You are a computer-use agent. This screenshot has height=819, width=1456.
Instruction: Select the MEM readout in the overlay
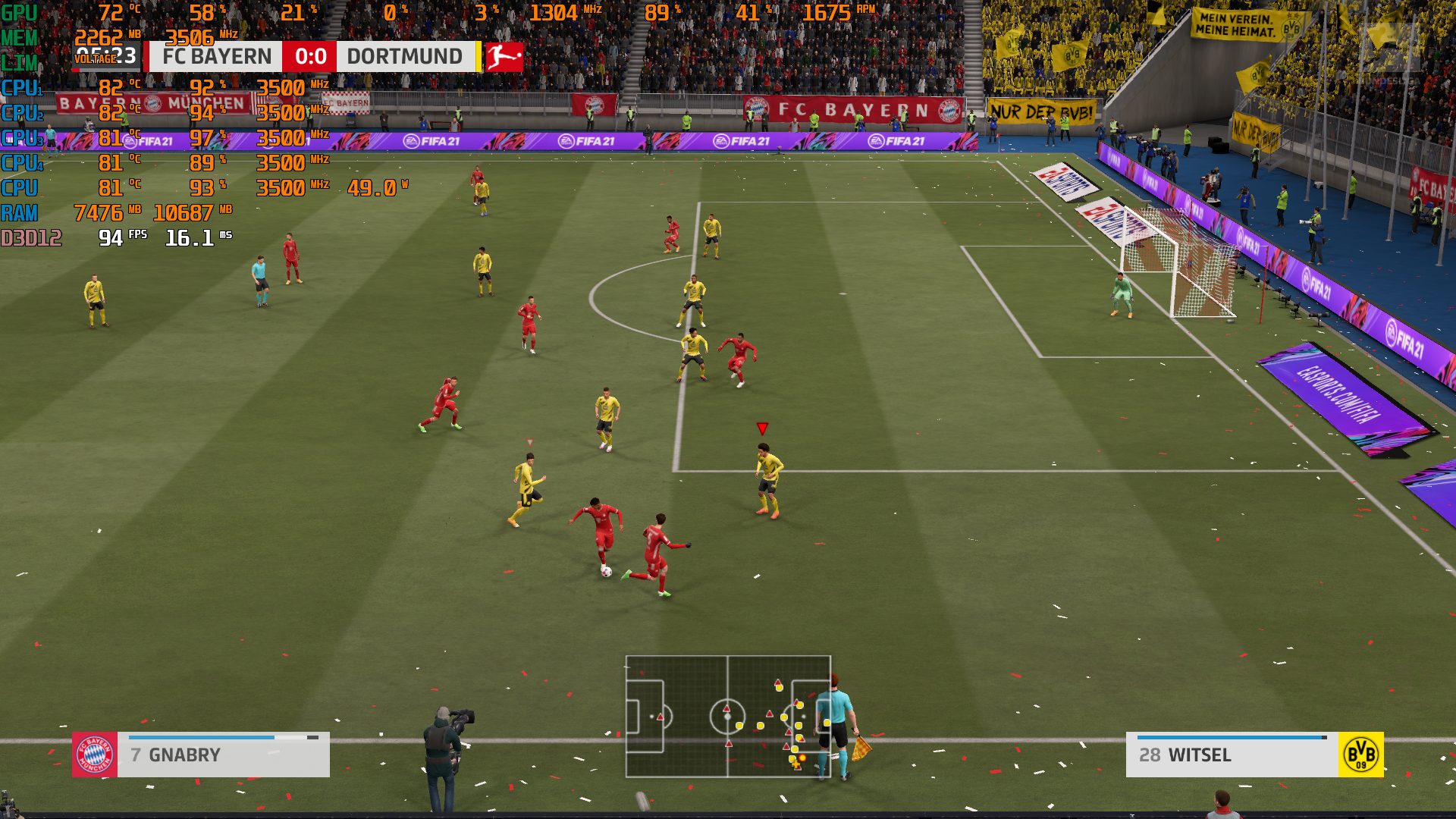tap(19, 36)
